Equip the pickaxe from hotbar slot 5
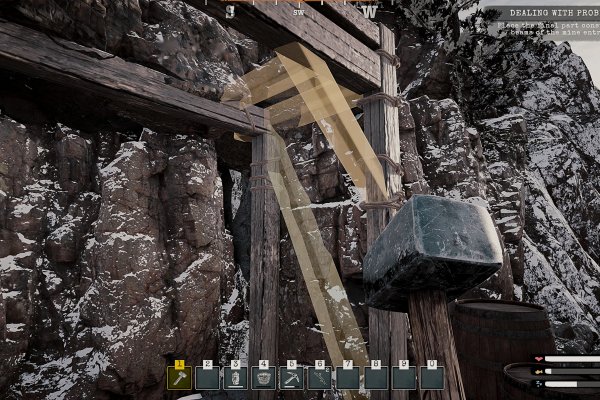This screenshot has height=400, width=600. [x=292, y=378]
